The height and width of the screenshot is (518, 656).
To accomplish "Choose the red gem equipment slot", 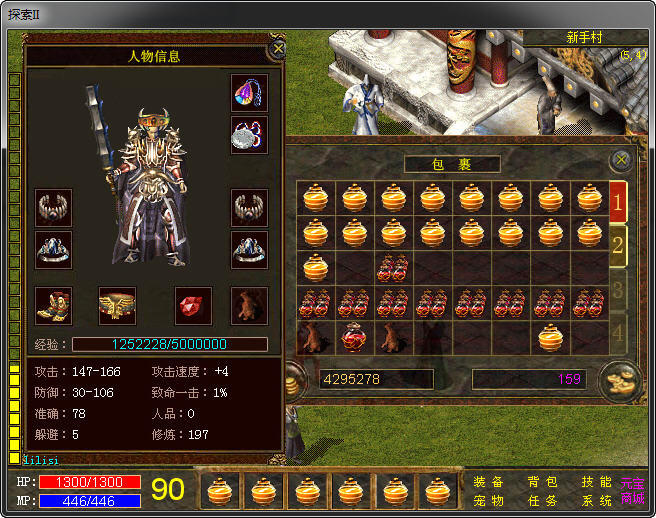I will (193, 305).
